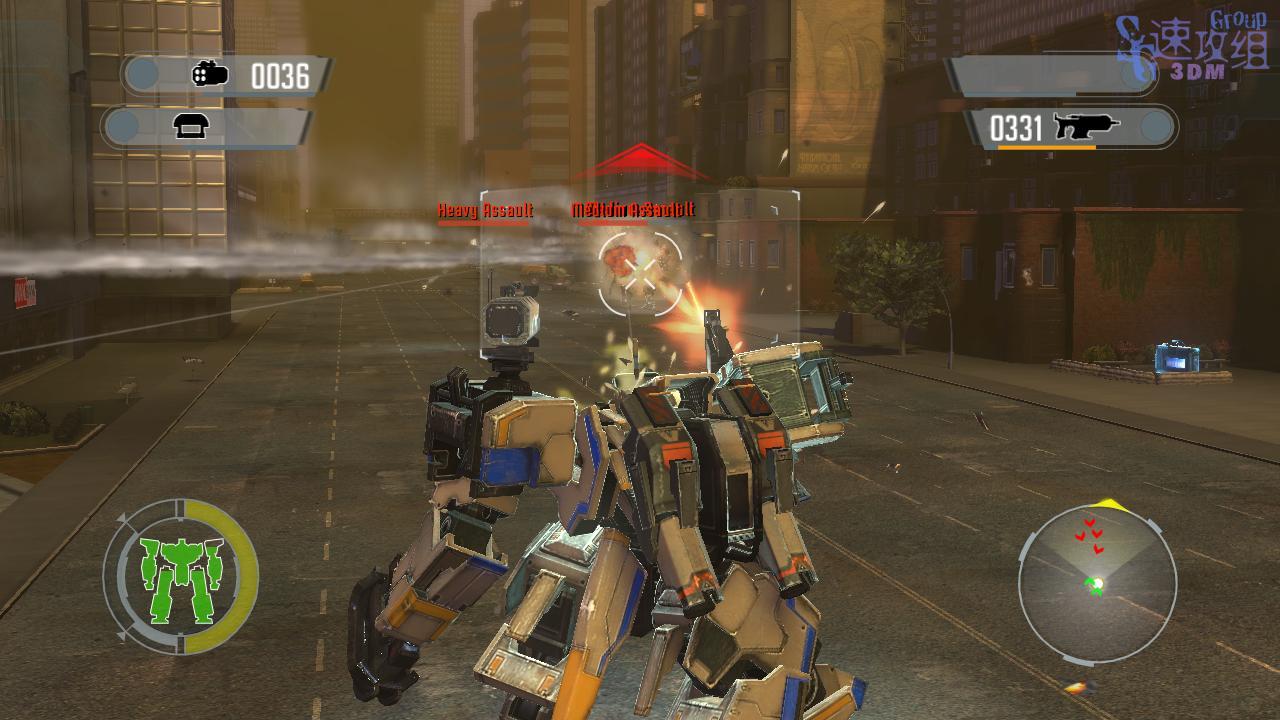Image resolution: width=1280 pixels, height=720 pixels.
Task: Select the missile pod weapon icon
Action: 210,75
